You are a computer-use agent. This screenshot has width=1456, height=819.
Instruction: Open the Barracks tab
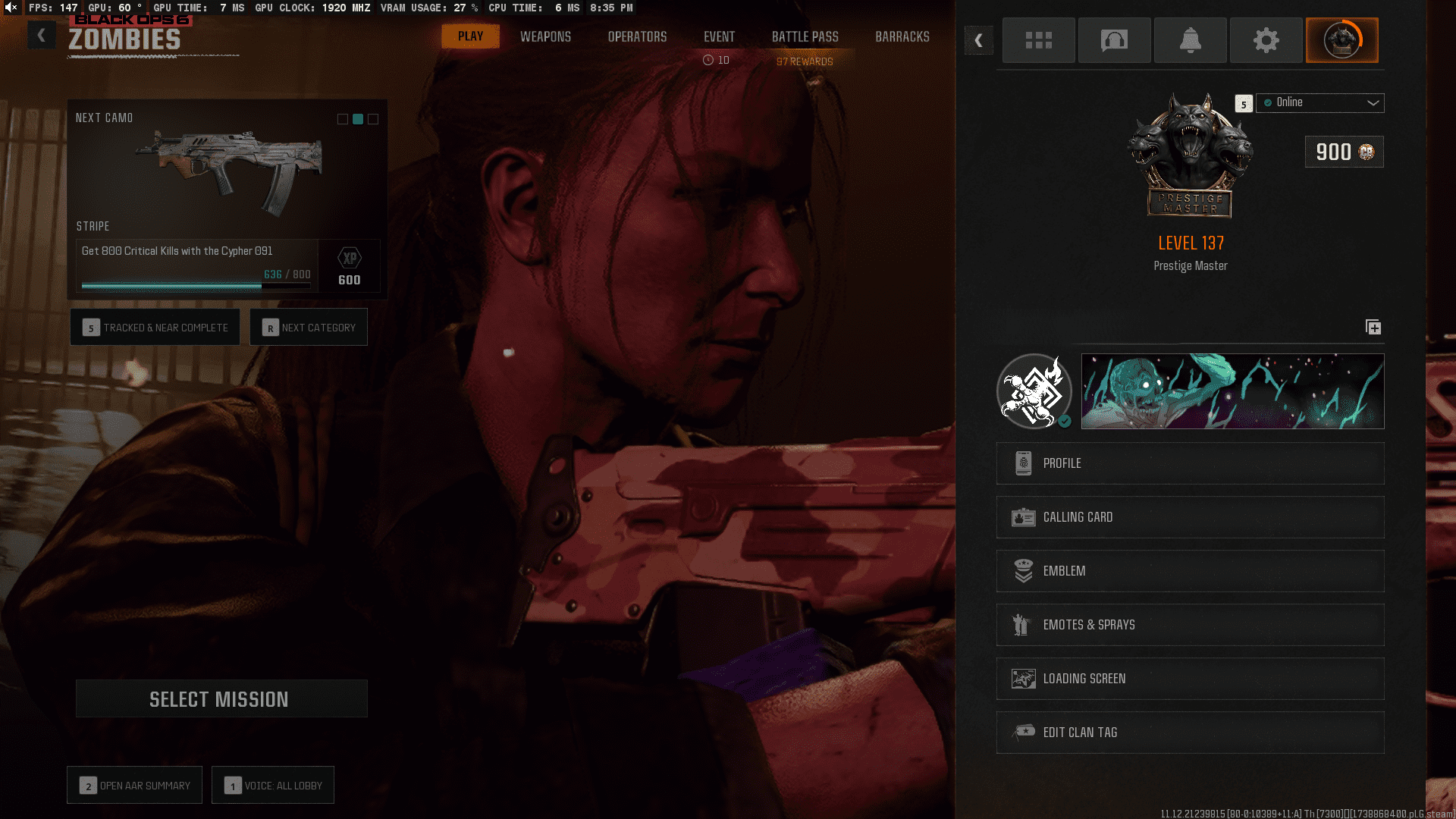pyautogui.click(x=902, y=36)
